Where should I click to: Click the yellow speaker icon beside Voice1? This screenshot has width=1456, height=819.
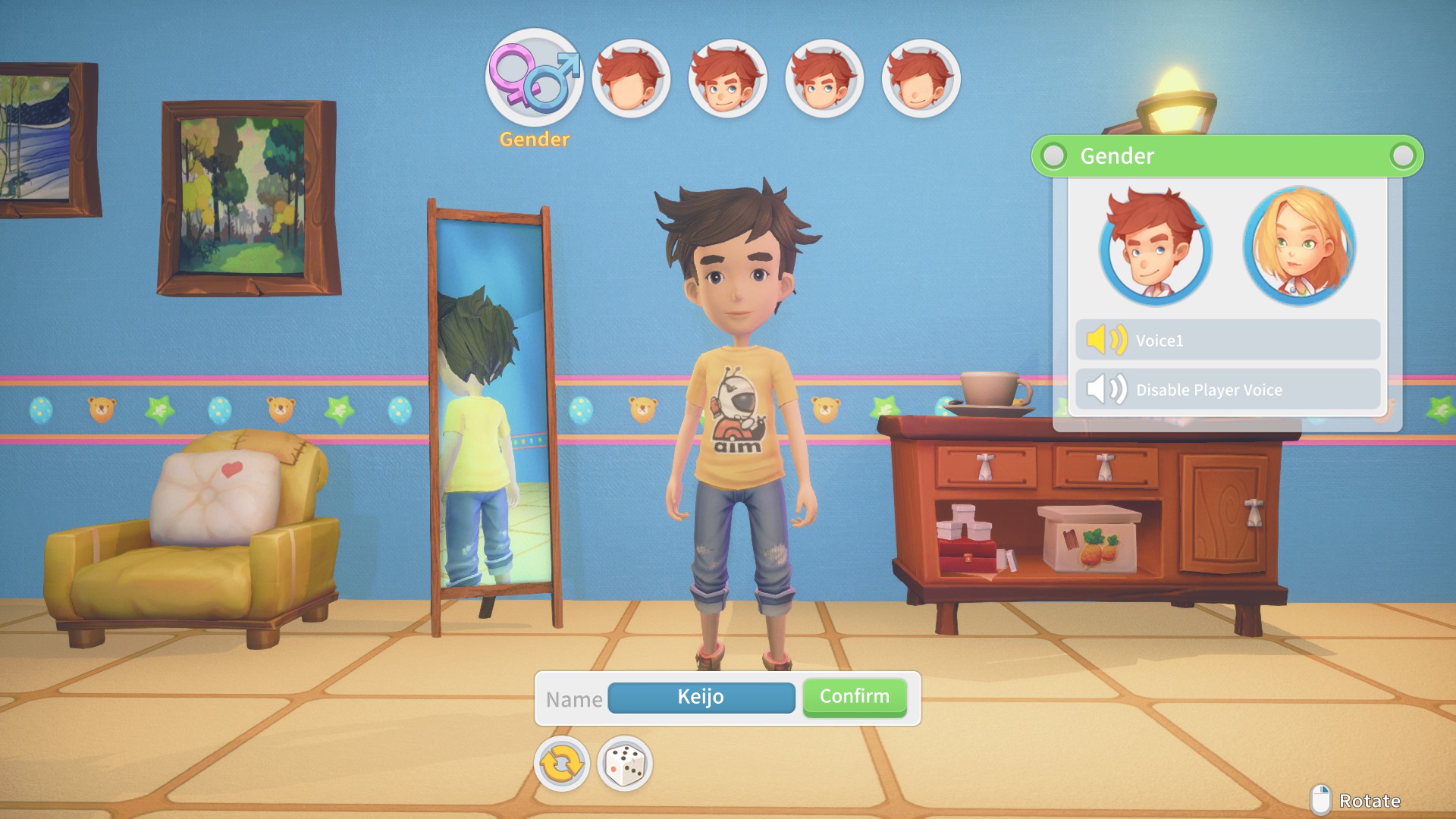pos(1107,340)
